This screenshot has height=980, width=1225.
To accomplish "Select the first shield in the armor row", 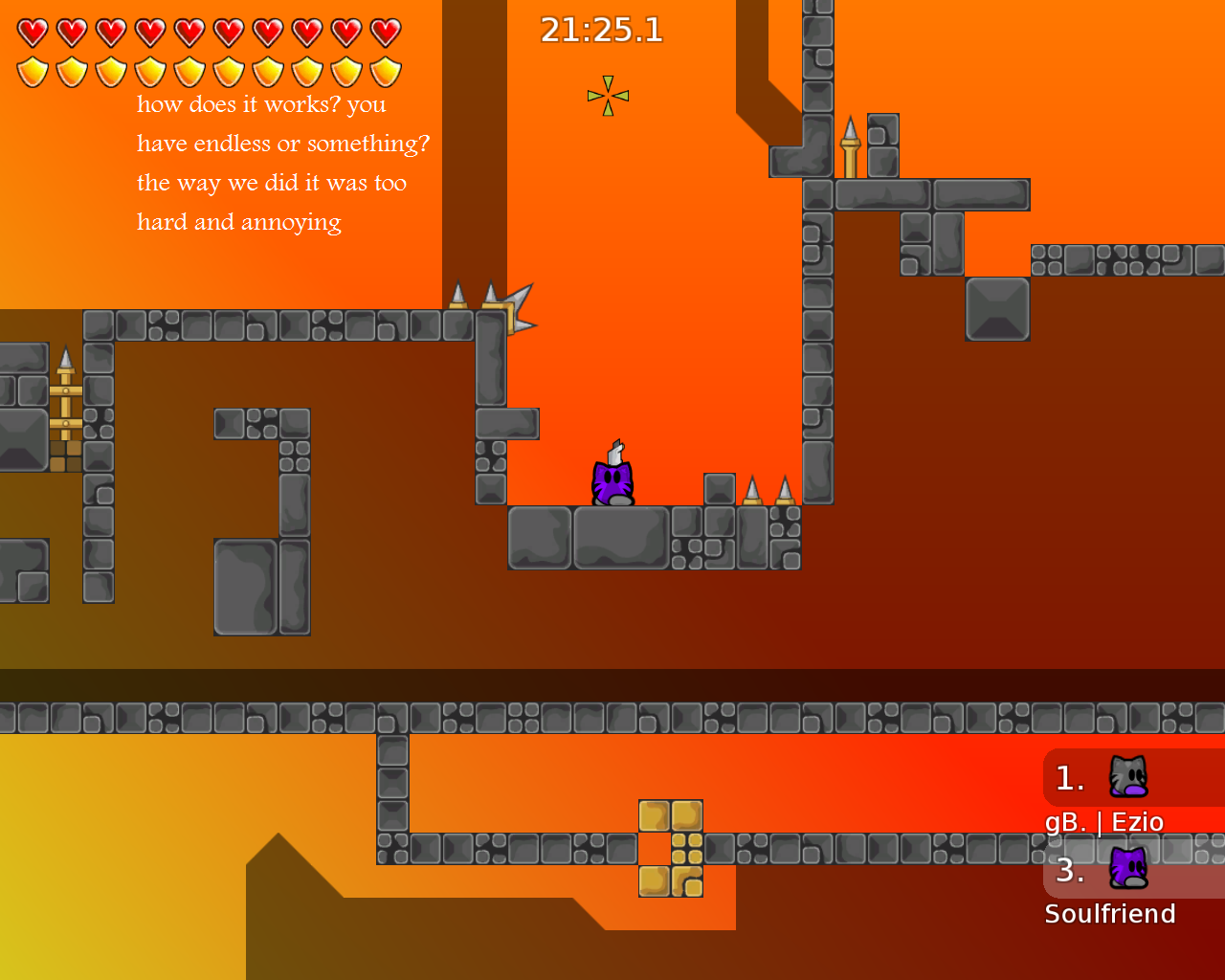I will point(32,69).
